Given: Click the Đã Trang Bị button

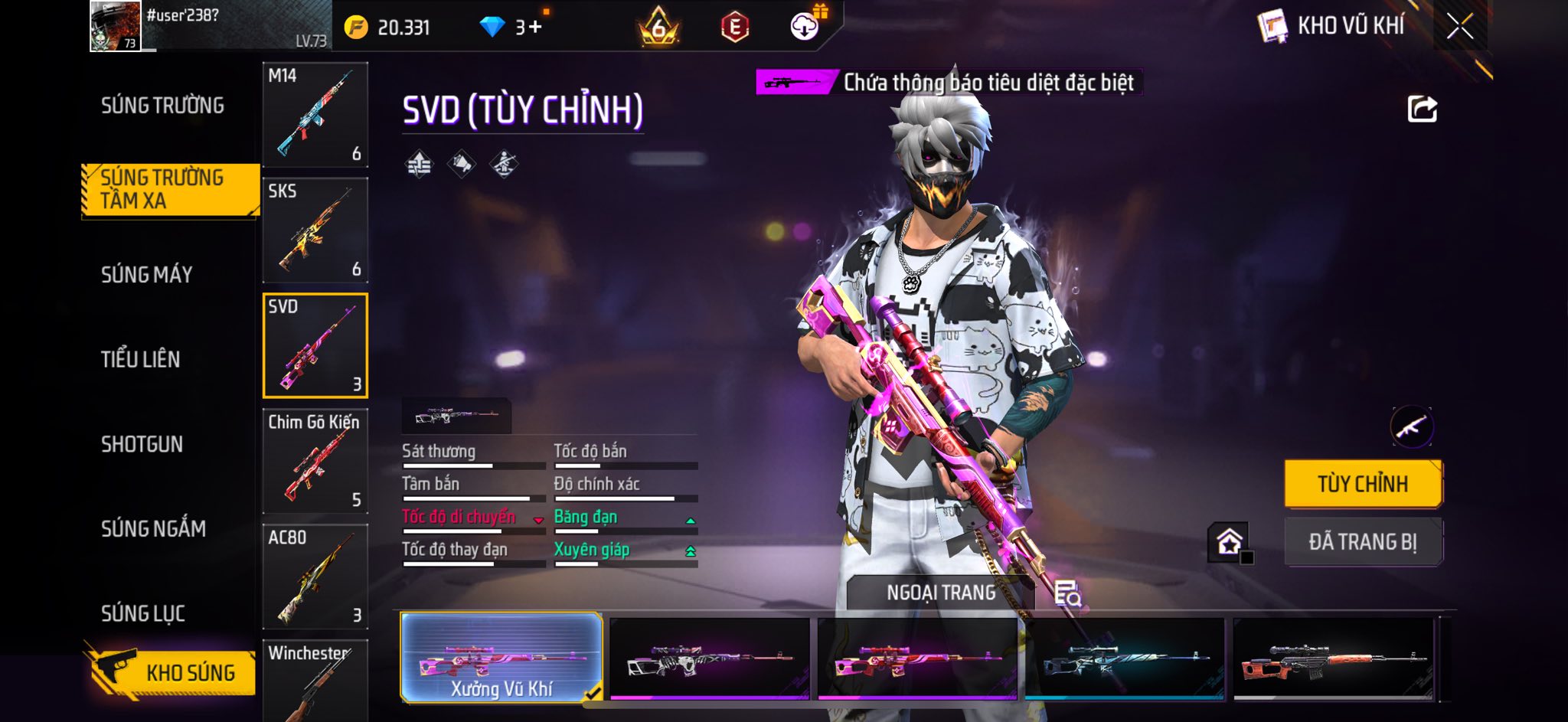Looking at the screenshot, I should 1363,542.
